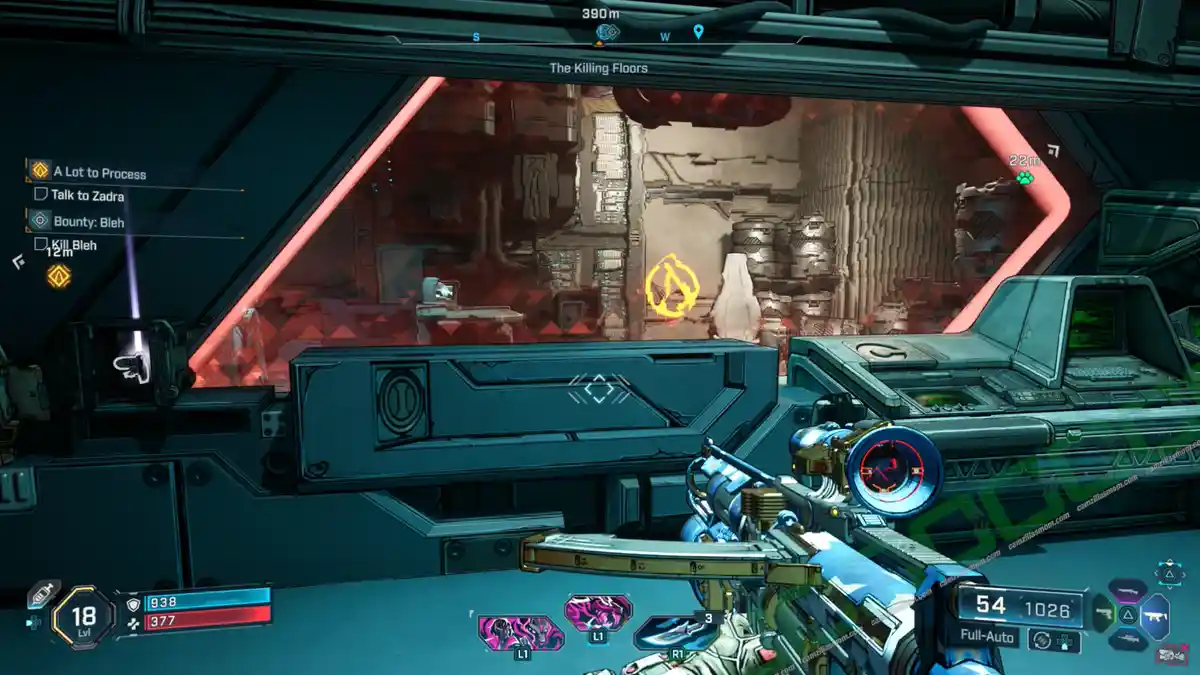Viewport: 1200px width, 675px height.
Task: Select the pistol weapon slot
Action: coord(1102,612)
